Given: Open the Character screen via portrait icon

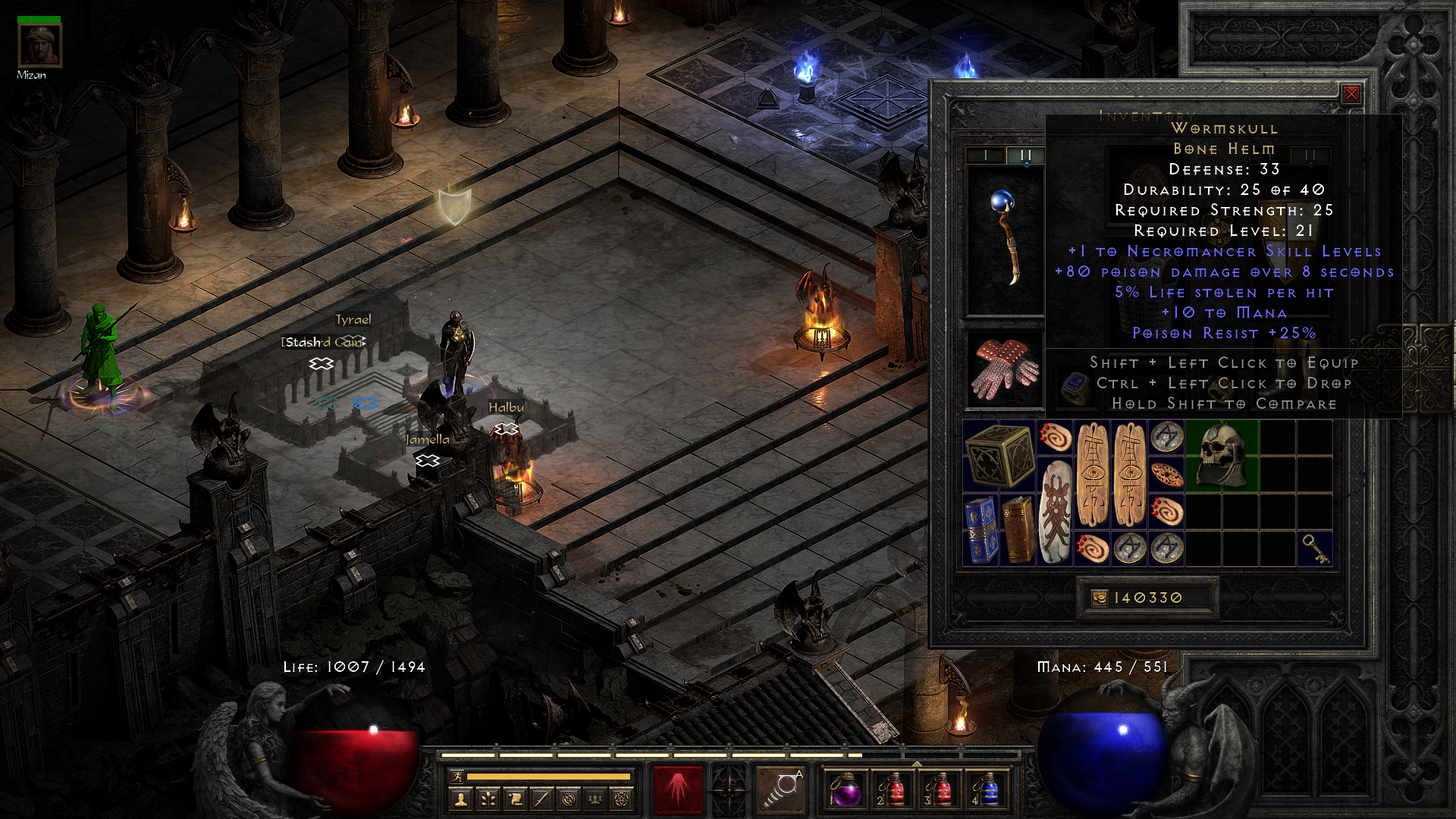Looking at the screenshot, I should [x=461, y=799].
